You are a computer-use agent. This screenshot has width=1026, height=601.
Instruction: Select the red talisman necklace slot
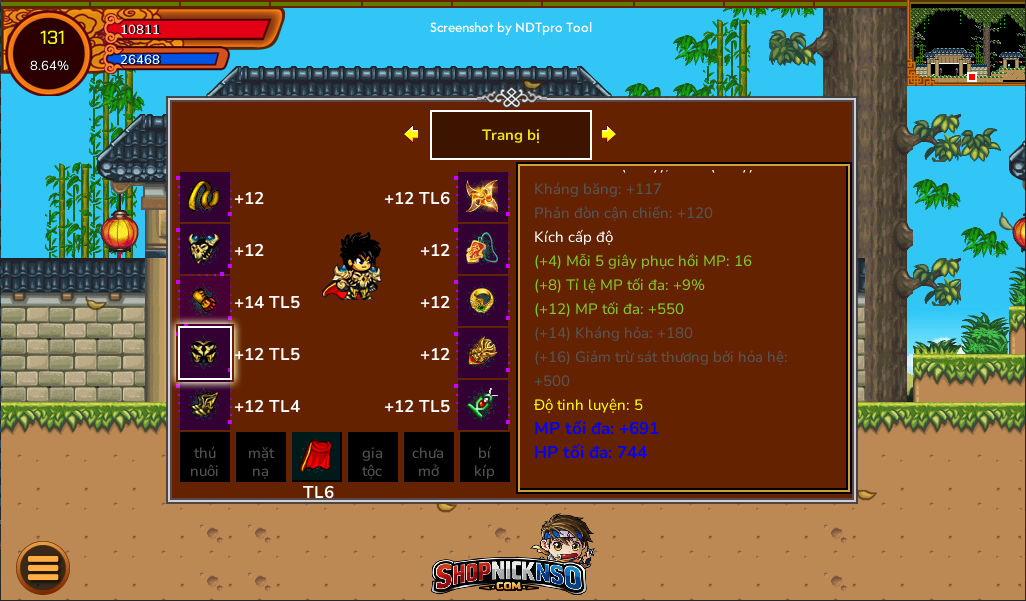[483, 249]
